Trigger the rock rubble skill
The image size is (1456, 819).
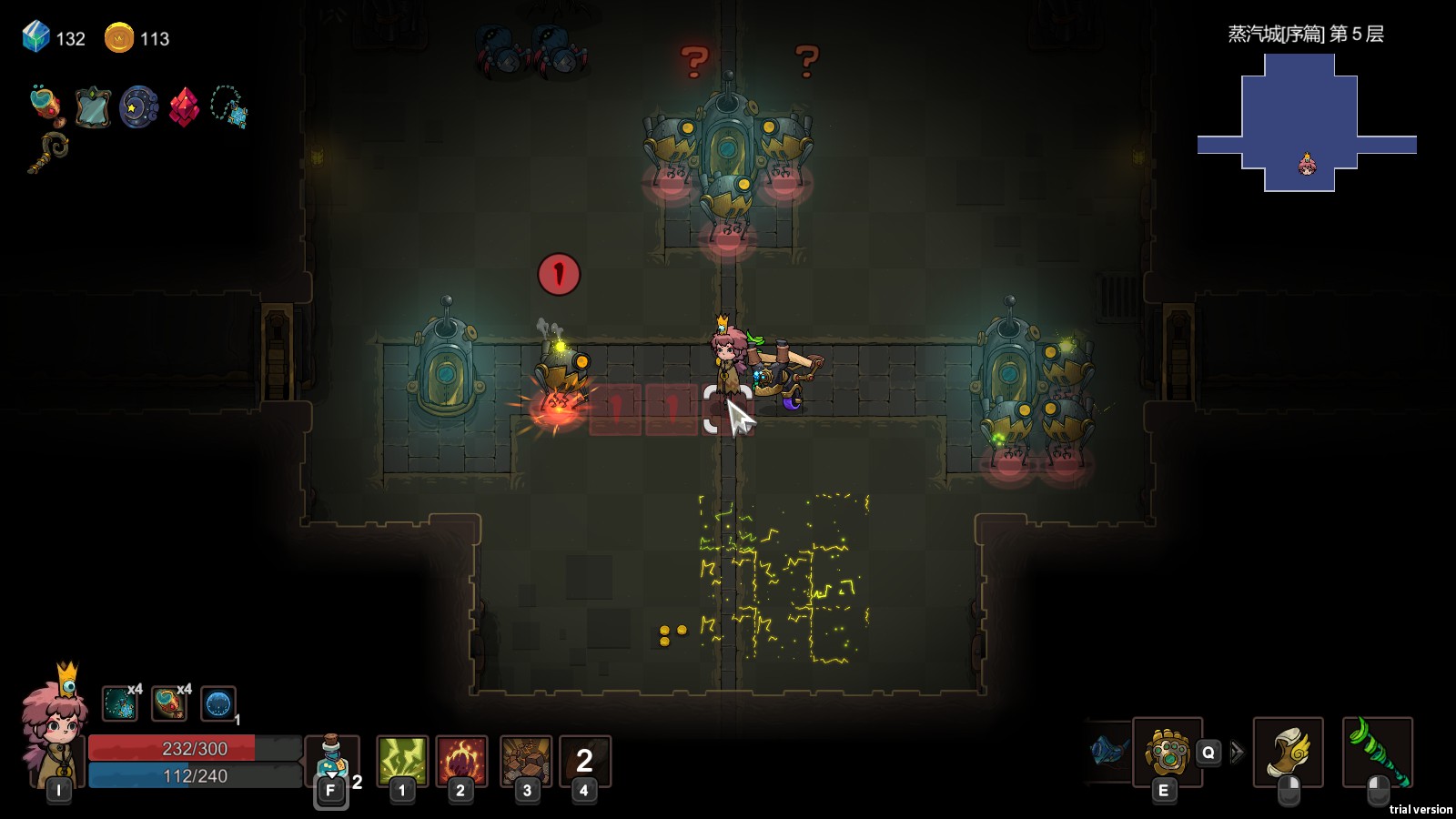(x=526, y=760)
